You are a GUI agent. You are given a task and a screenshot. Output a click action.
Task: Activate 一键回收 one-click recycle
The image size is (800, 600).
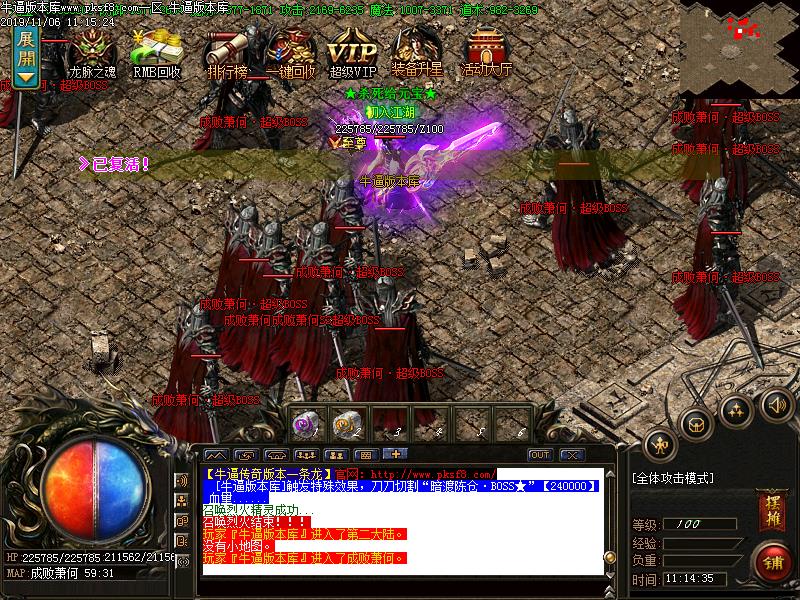click(x=291, y=52)
